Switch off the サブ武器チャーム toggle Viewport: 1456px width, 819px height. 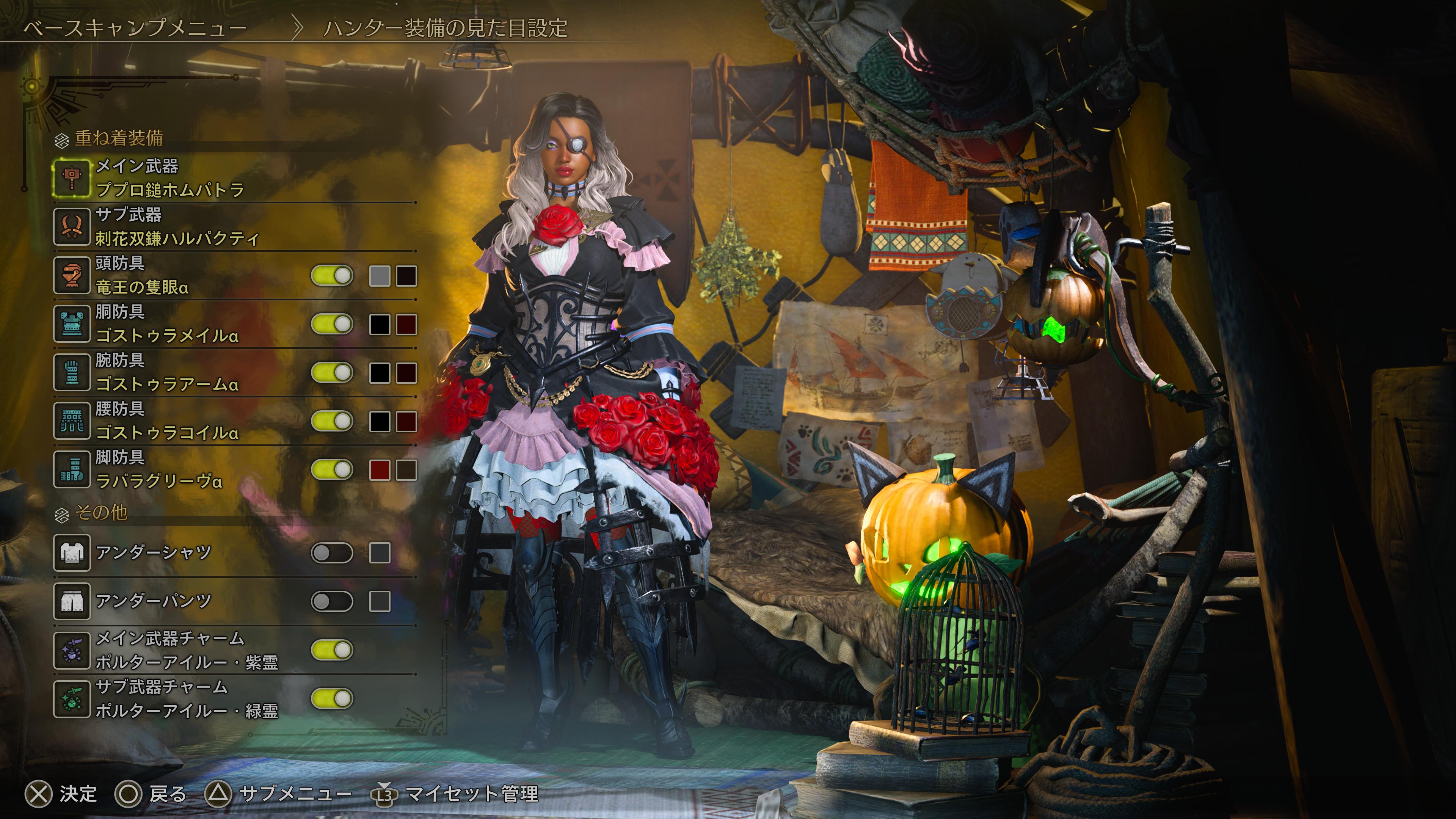[x=332, y=699]
